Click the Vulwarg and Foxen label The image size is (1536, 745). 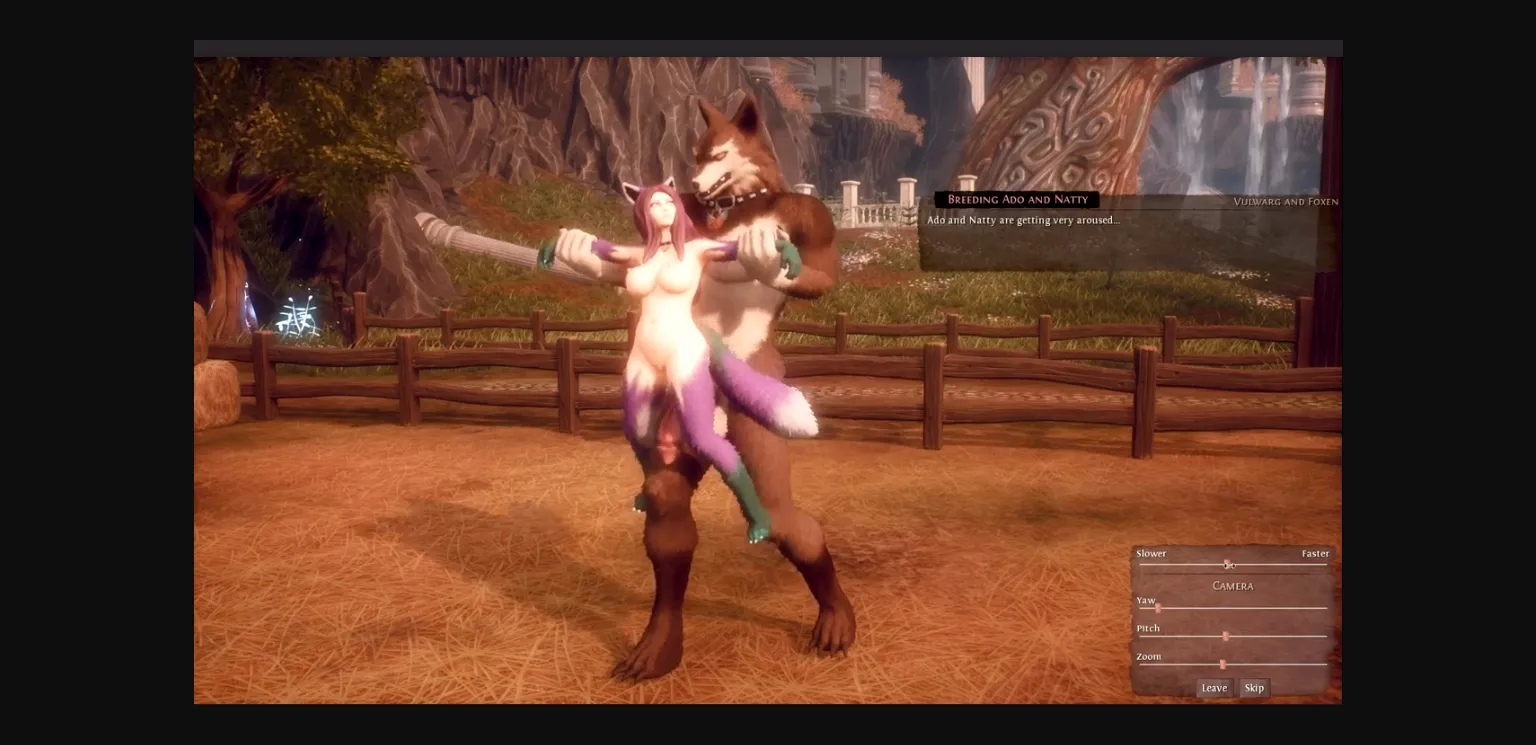(1285, 202)
